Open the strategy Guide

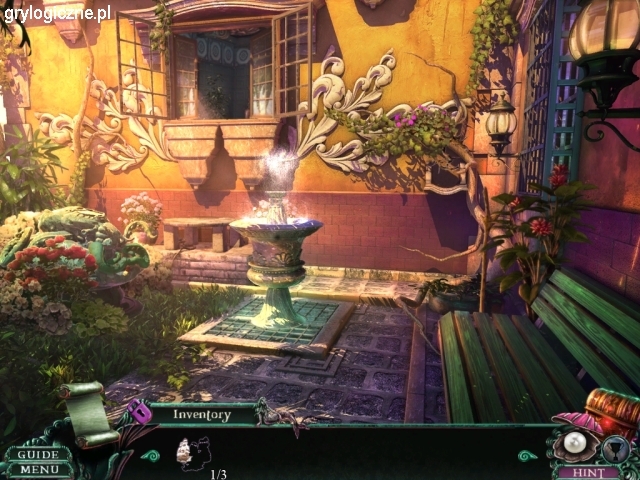(x=38, y=454)
